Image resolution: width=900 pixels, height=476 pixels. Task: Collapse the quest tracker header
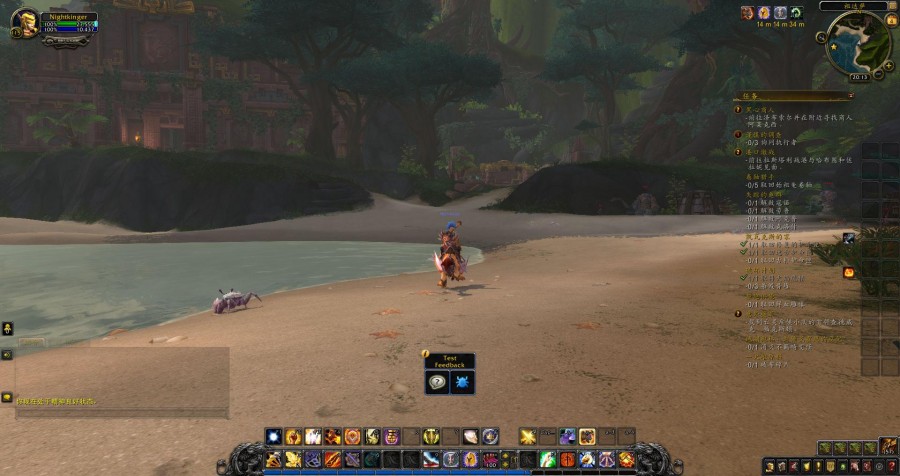849,96
